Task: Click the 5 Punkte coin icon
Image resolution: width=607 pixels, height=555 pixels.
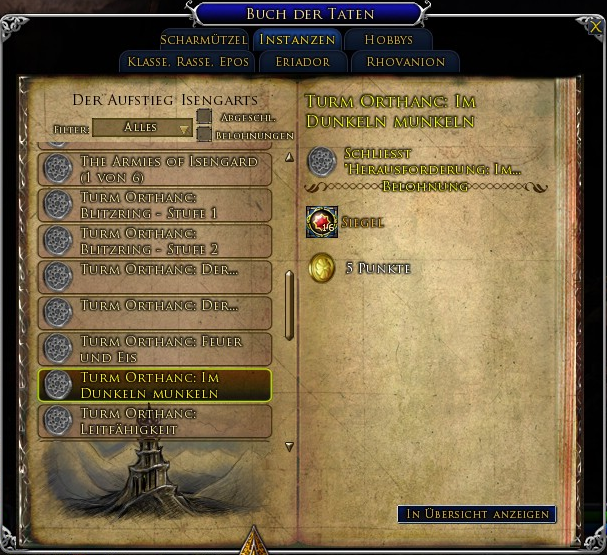Action: click(322, 268)
